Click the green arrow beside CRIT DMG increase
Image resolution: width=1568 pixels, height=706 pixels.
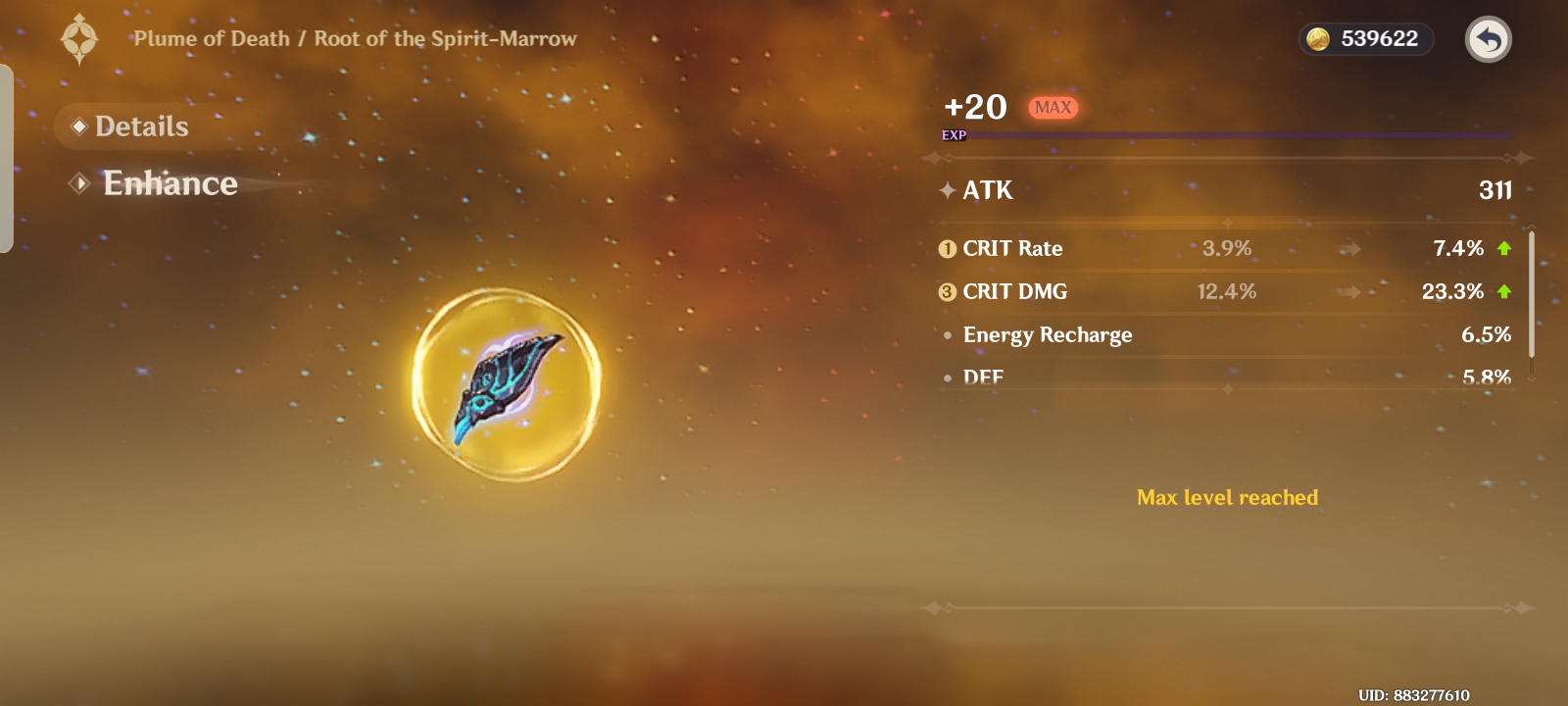click(x=1502, y=291)
